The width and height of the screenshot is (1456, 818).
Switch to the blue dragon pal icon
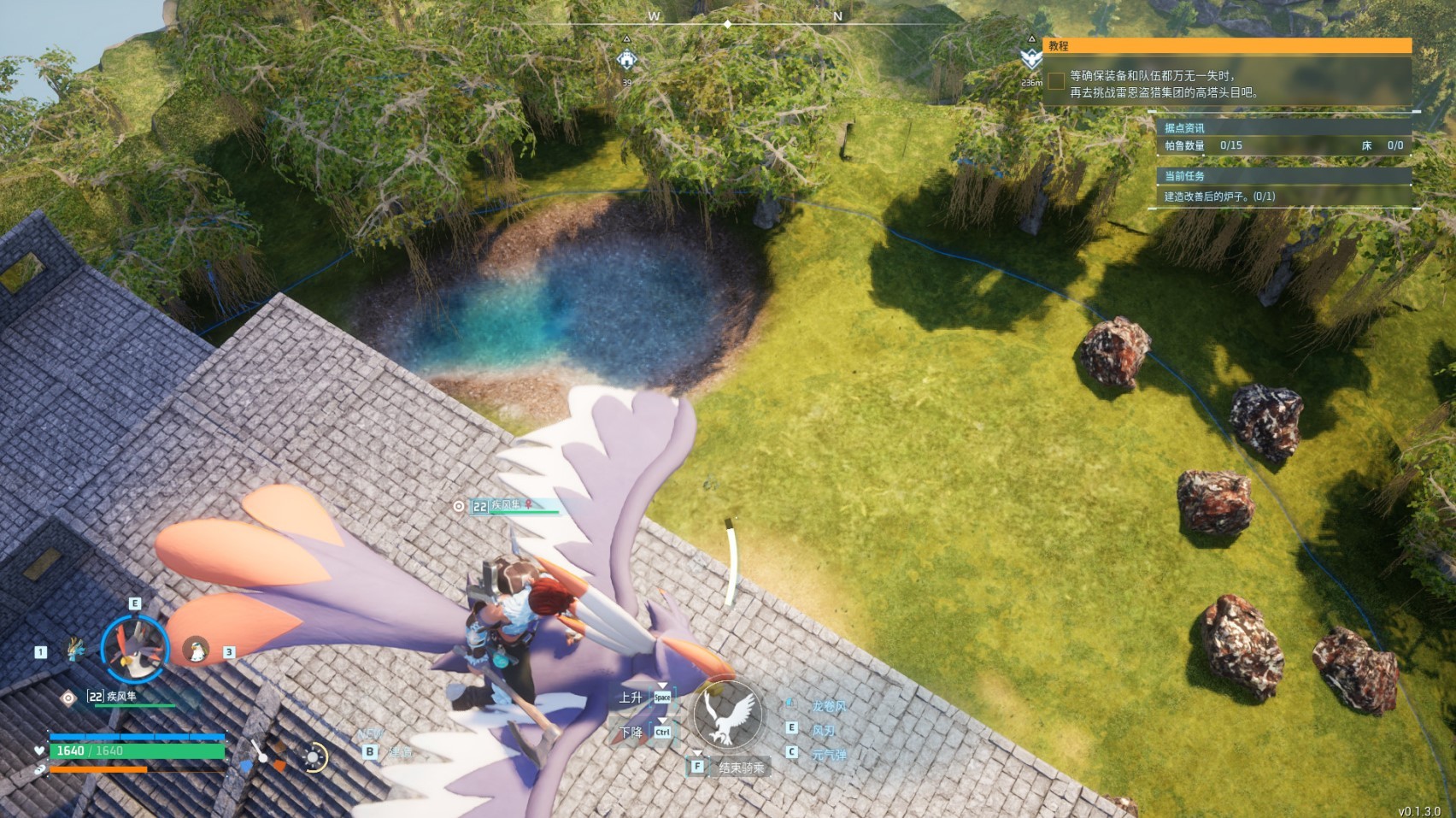76,649
